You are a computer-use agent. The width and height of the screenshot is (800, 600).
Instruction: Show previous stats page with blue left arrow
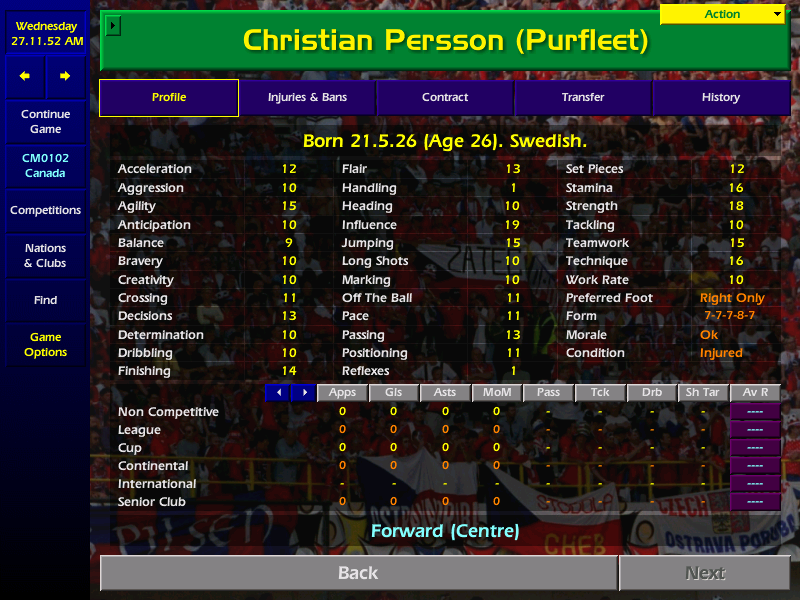[278, 392]
